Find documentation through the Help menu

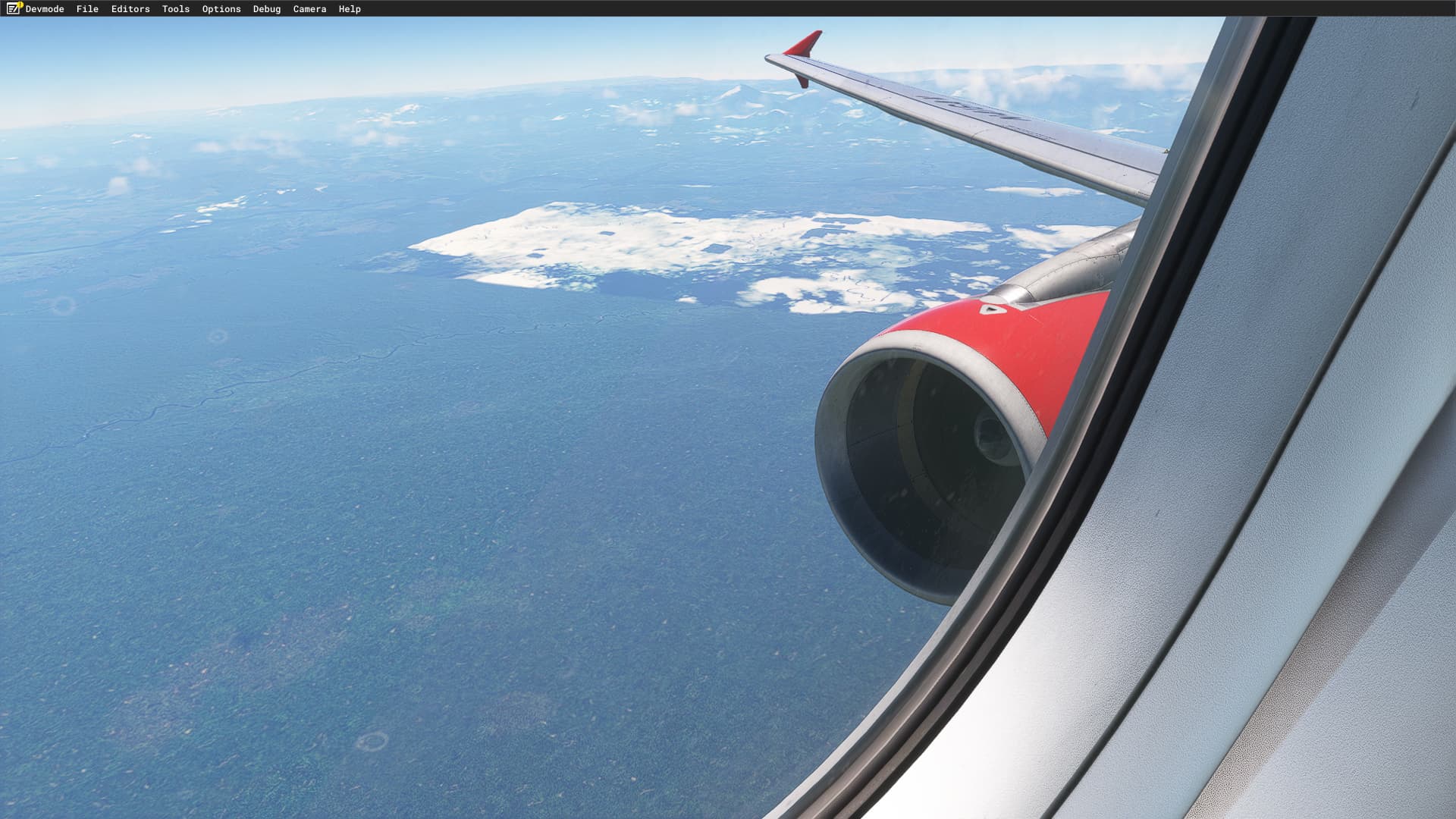(350, 8)
